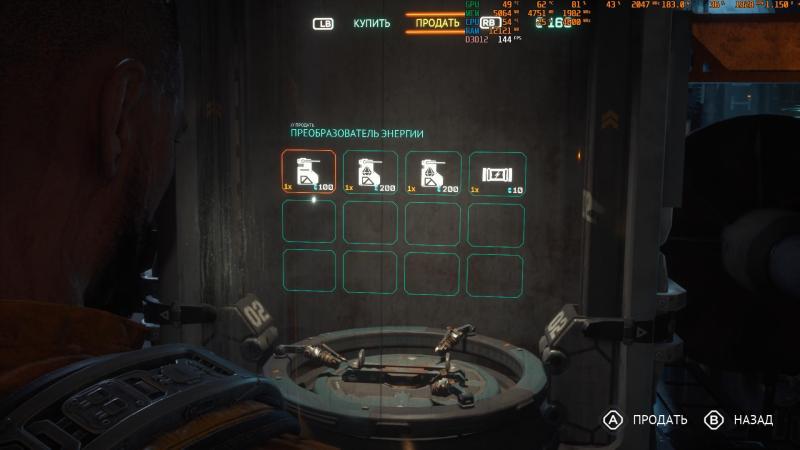Image resolution: width=800 pixels, height=450 pixels.
Task: Choose the battery item priced at 10
Action: tap(494, 172)
